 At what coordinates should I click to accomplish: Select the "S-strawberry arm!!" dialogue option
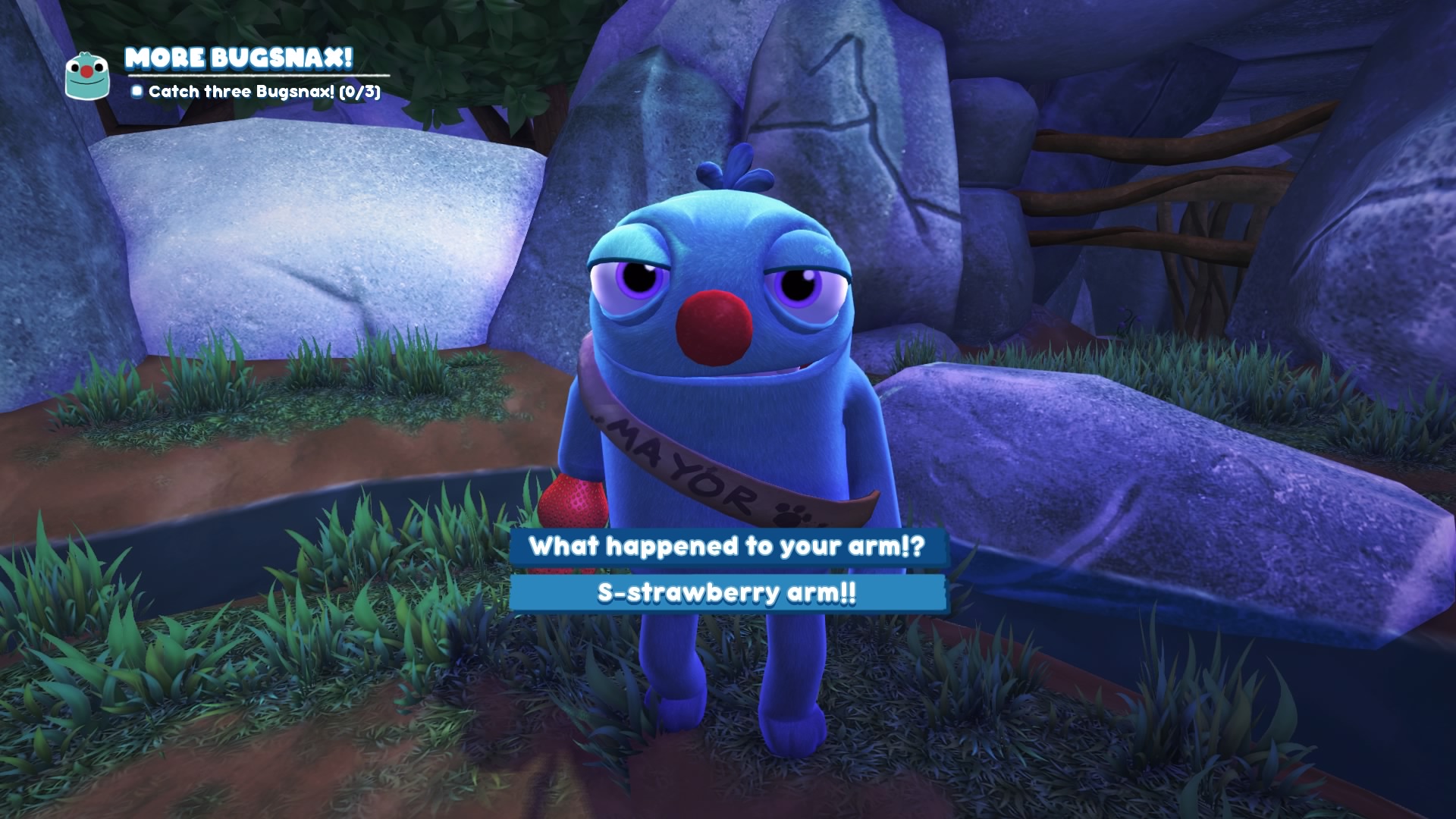(727, 592)
